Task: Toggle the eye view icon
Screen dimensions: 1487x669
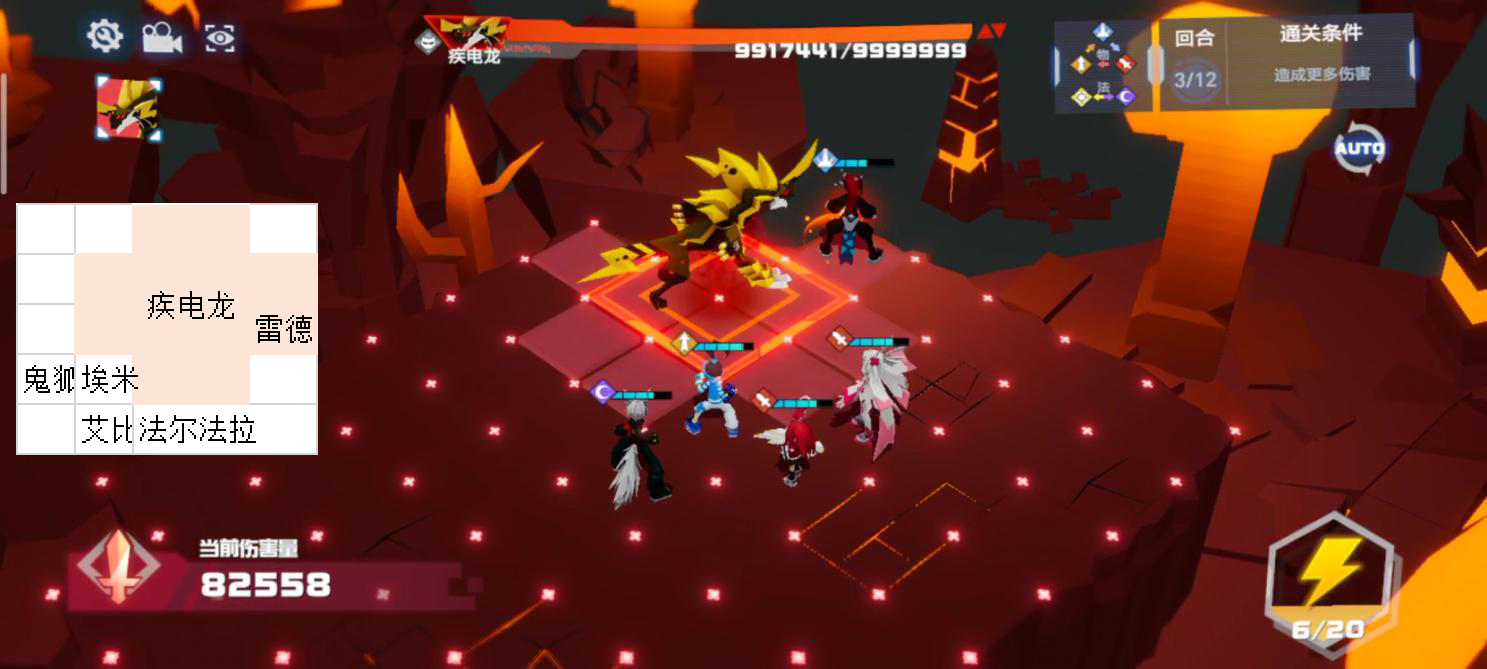Action: pyautogui.click(x=220, y=38)
